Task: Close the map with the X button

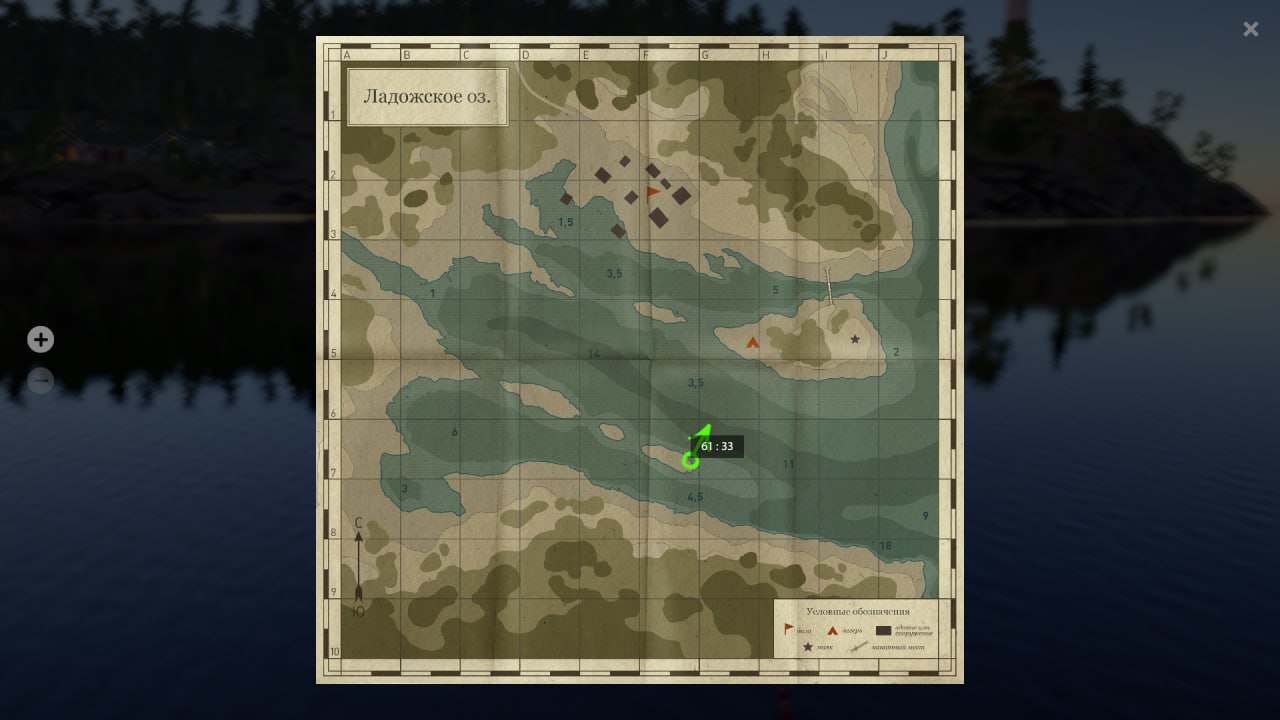Action: [1250, 29]
